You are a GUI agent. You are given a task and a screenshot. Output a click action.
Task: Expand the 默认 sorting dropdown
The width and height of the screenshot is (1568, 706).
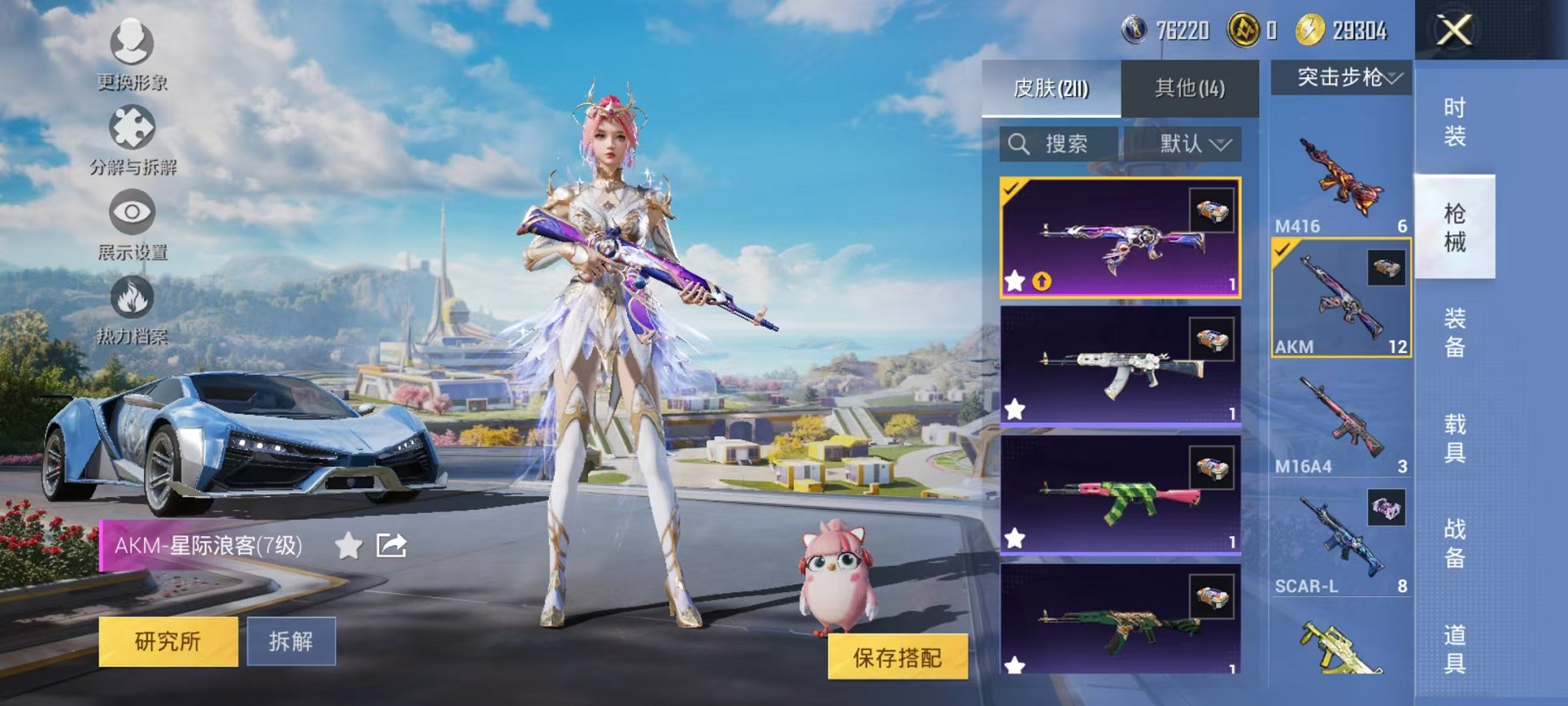click(x=1192, y=143)
